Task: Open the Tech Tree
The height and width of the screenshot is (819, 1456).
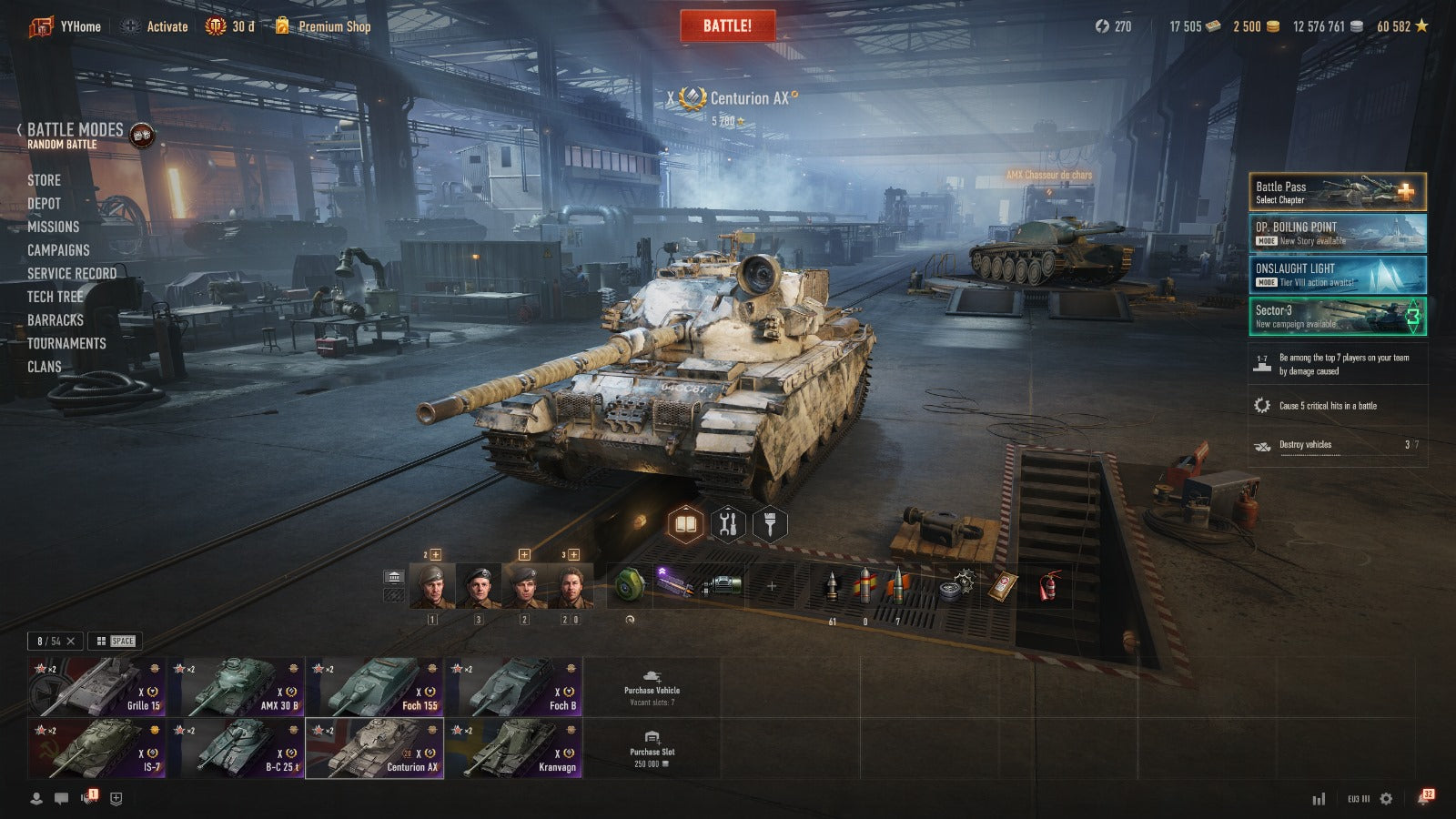Action: (55, 297)
